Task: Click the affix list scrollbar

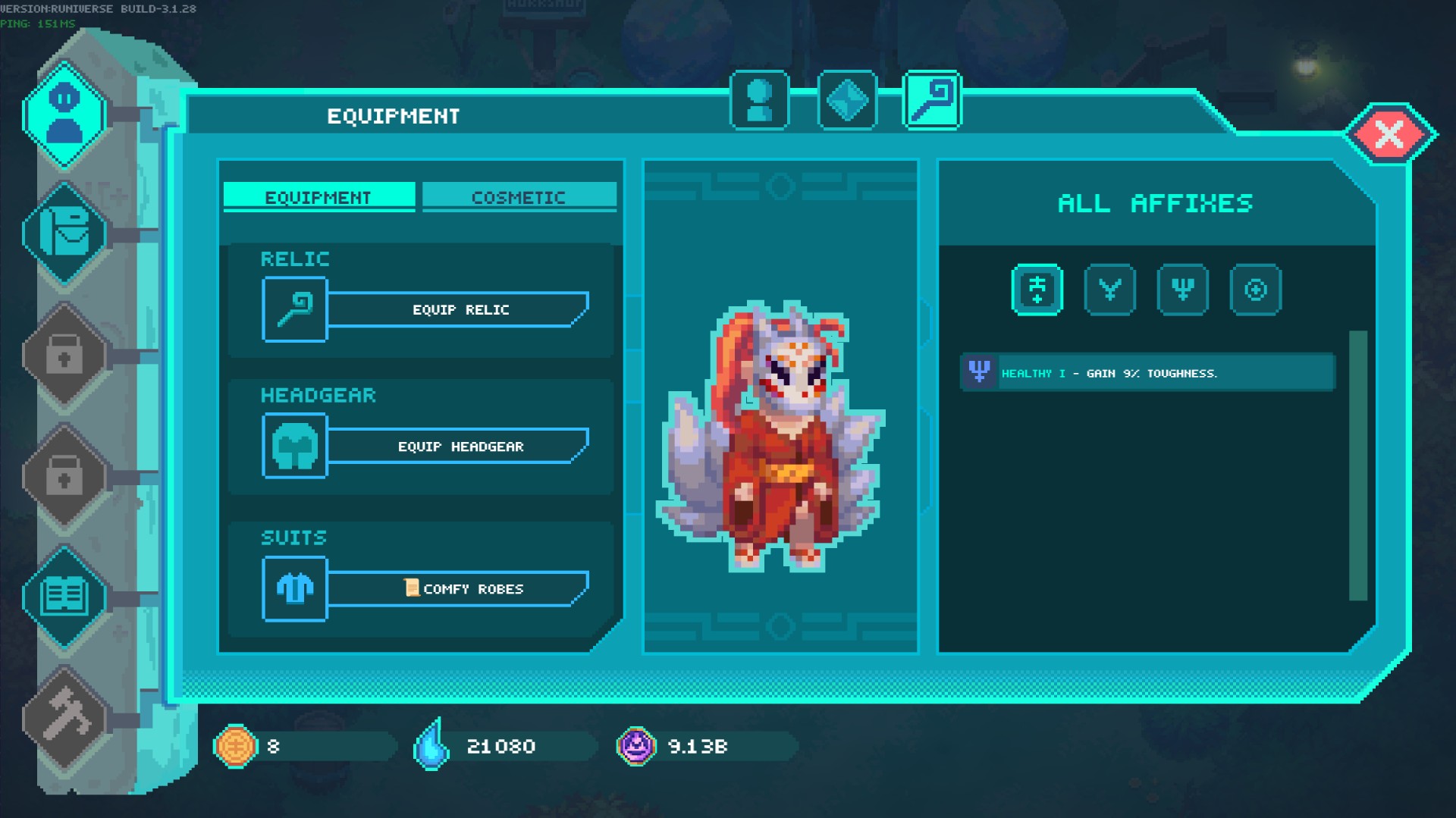Action: click(x=1357, y=465)
